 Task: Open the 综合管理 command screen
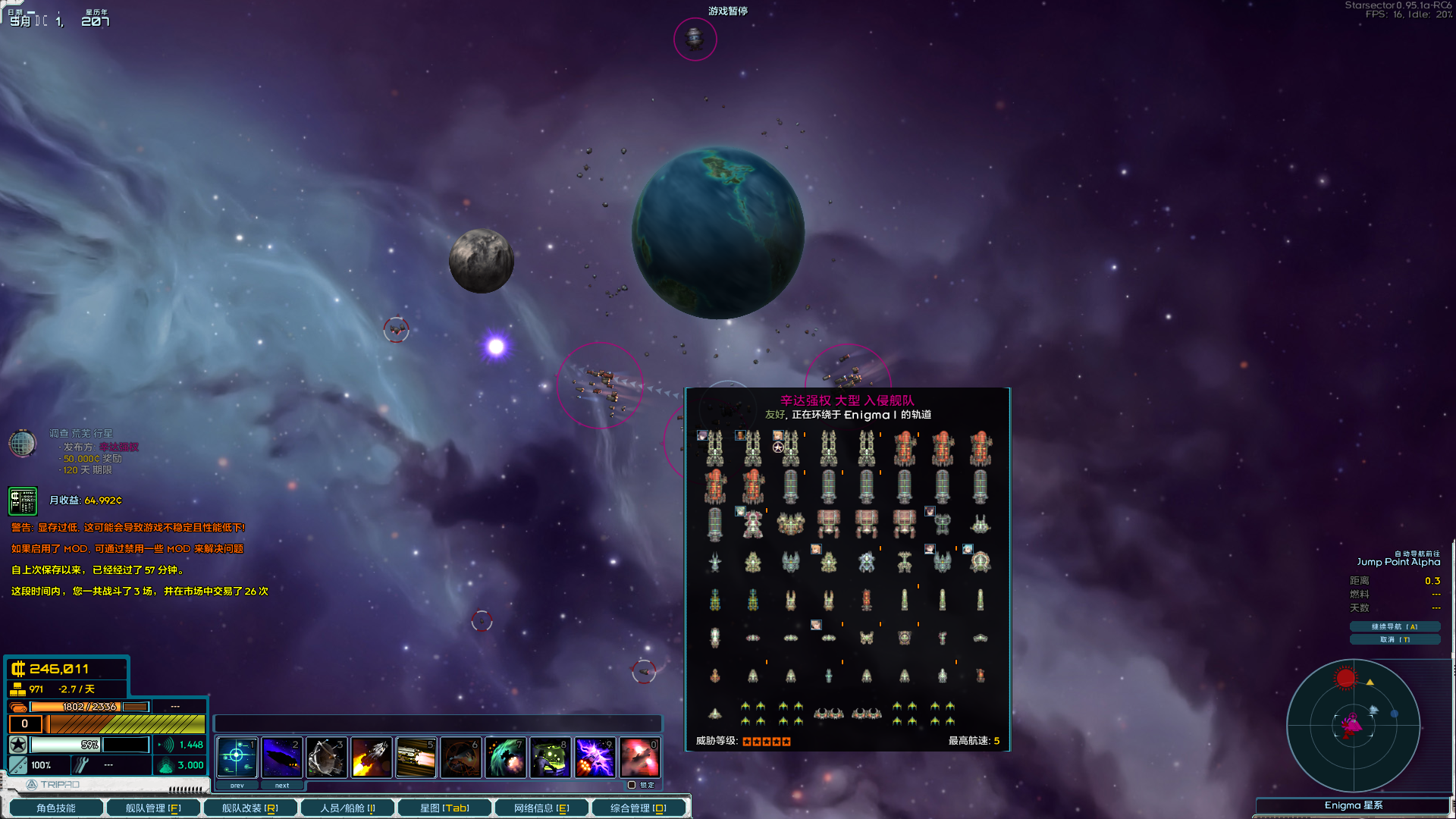(639, 808)
